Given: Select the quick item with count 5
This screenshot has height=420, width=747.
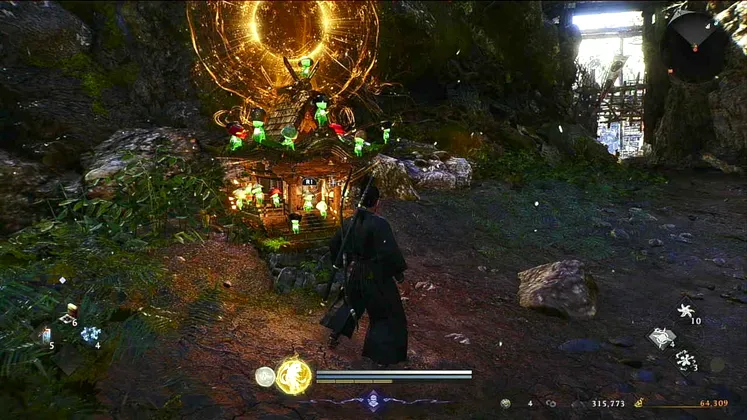Looking at the screenshot, I should click(45, 335).
